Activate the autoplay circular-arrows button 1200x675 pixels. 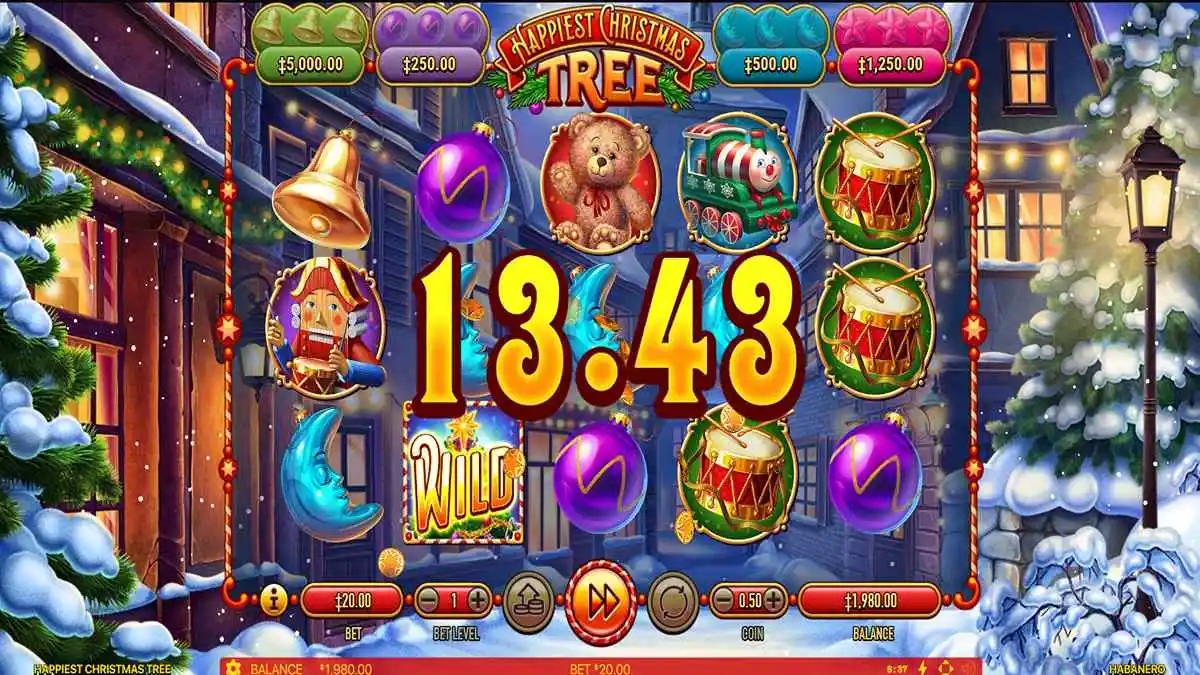coord(673,601)
